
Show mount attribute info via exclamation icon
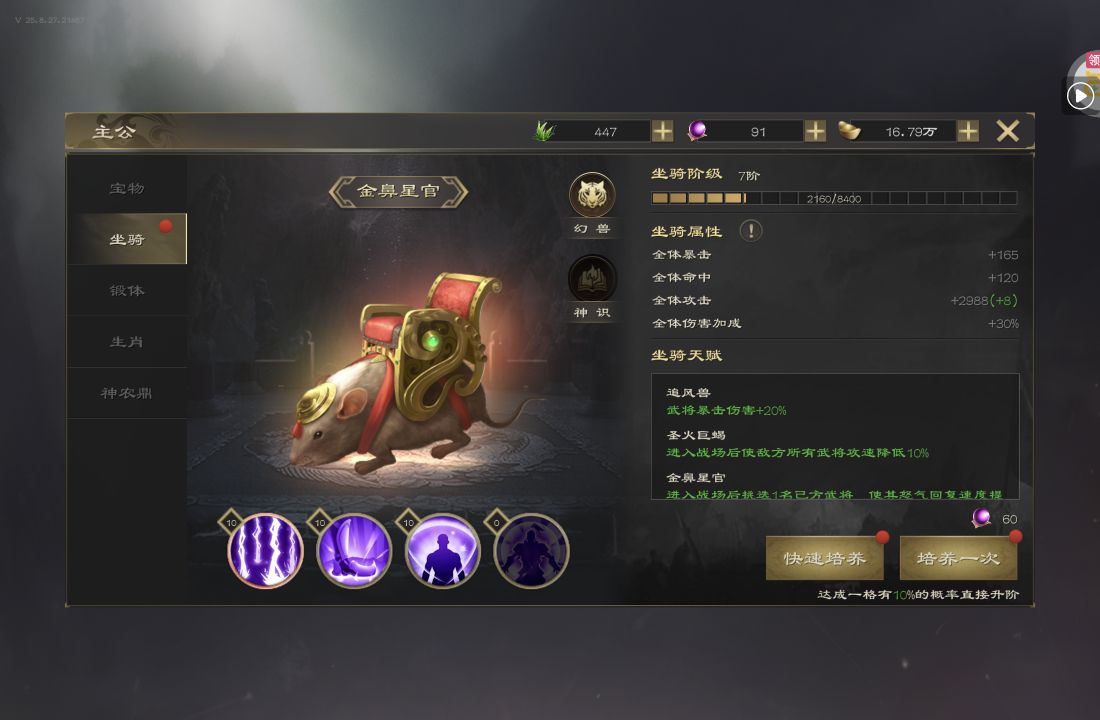coord(750,231)
